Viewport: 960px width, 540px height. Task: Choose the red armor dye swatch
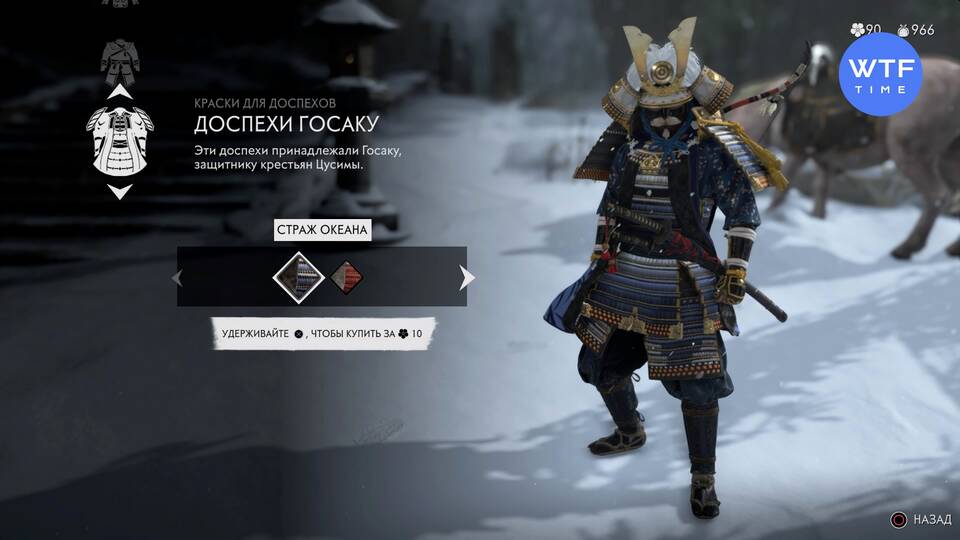(346, 276)
